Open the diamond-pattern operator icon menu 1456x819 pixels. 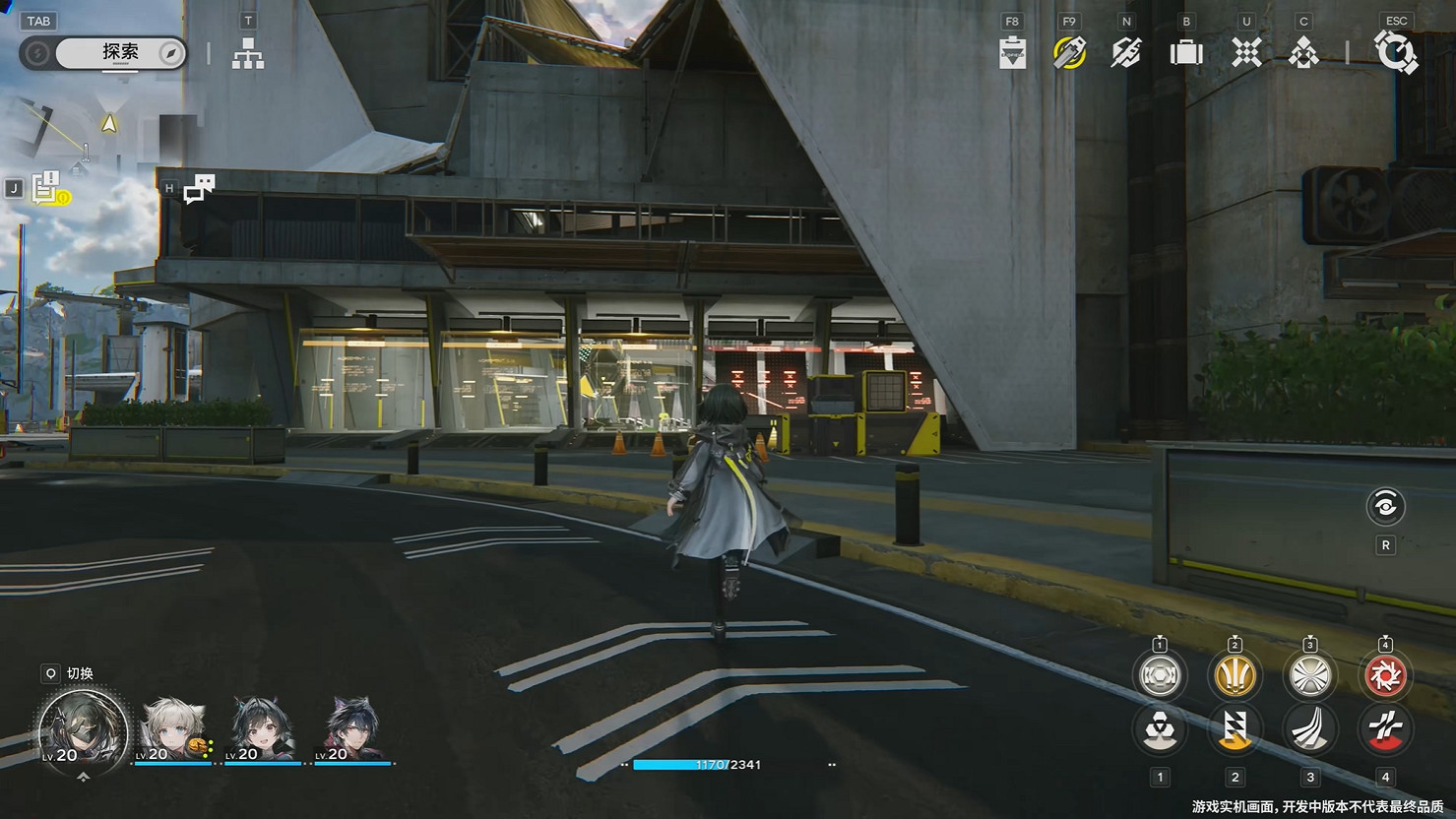1303,53
